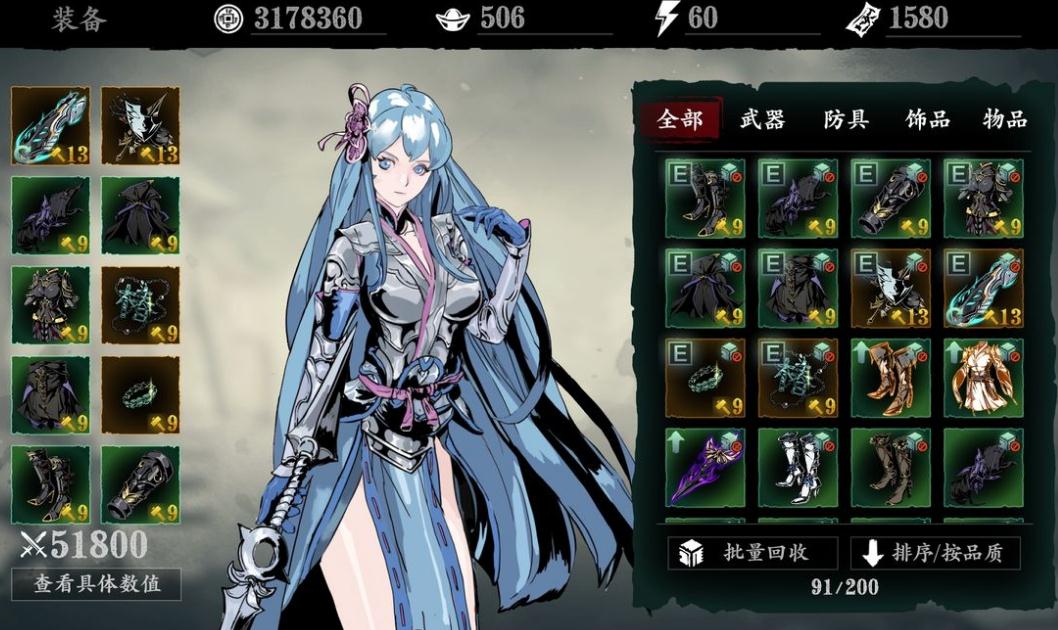Click the 批量回收 bulk recycle button
1058x630 pixels.
[x=753, y=553]
